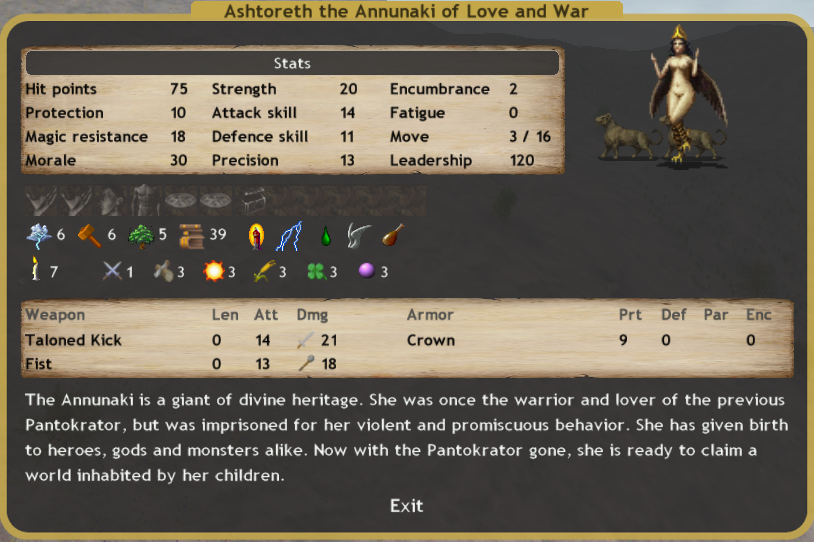Select the Taloned Kick weapon row
814x542 pixels.
(x=73, y=340)
